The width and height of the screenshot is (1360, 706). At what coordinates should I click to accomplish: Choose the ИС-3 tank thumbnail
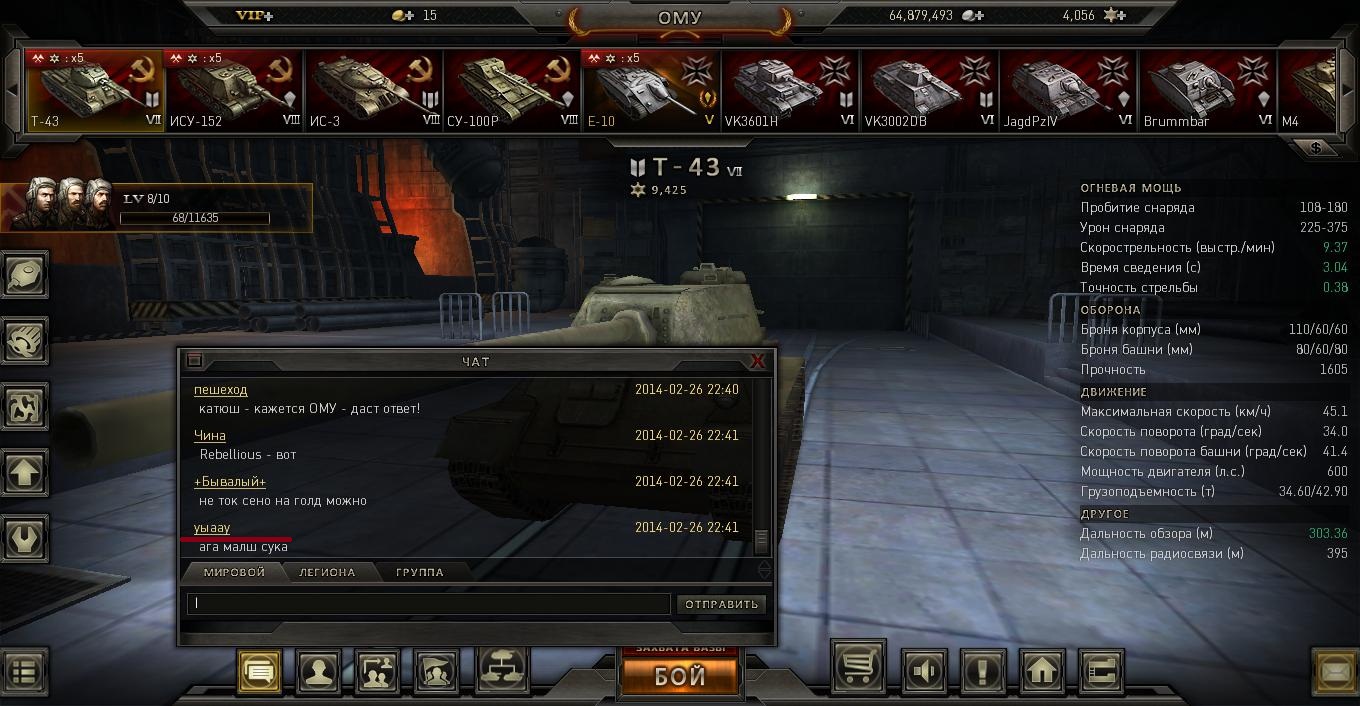[x=373, y=91]
